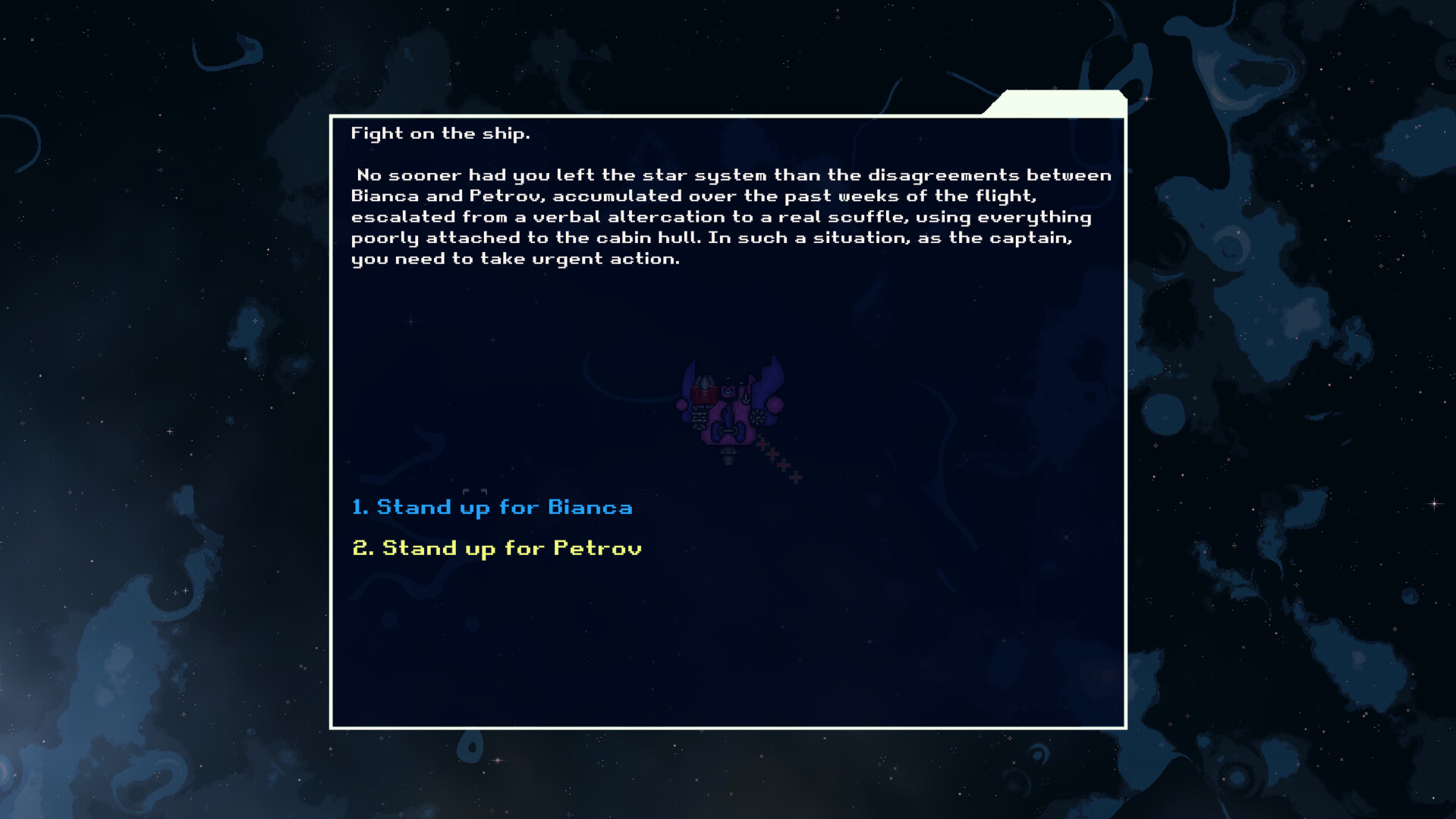The width and height of the screenshot is (1456, 819).
Task: Click the cargo crate section of the ship
Action: pyautogui.click(x=700, y=417)
